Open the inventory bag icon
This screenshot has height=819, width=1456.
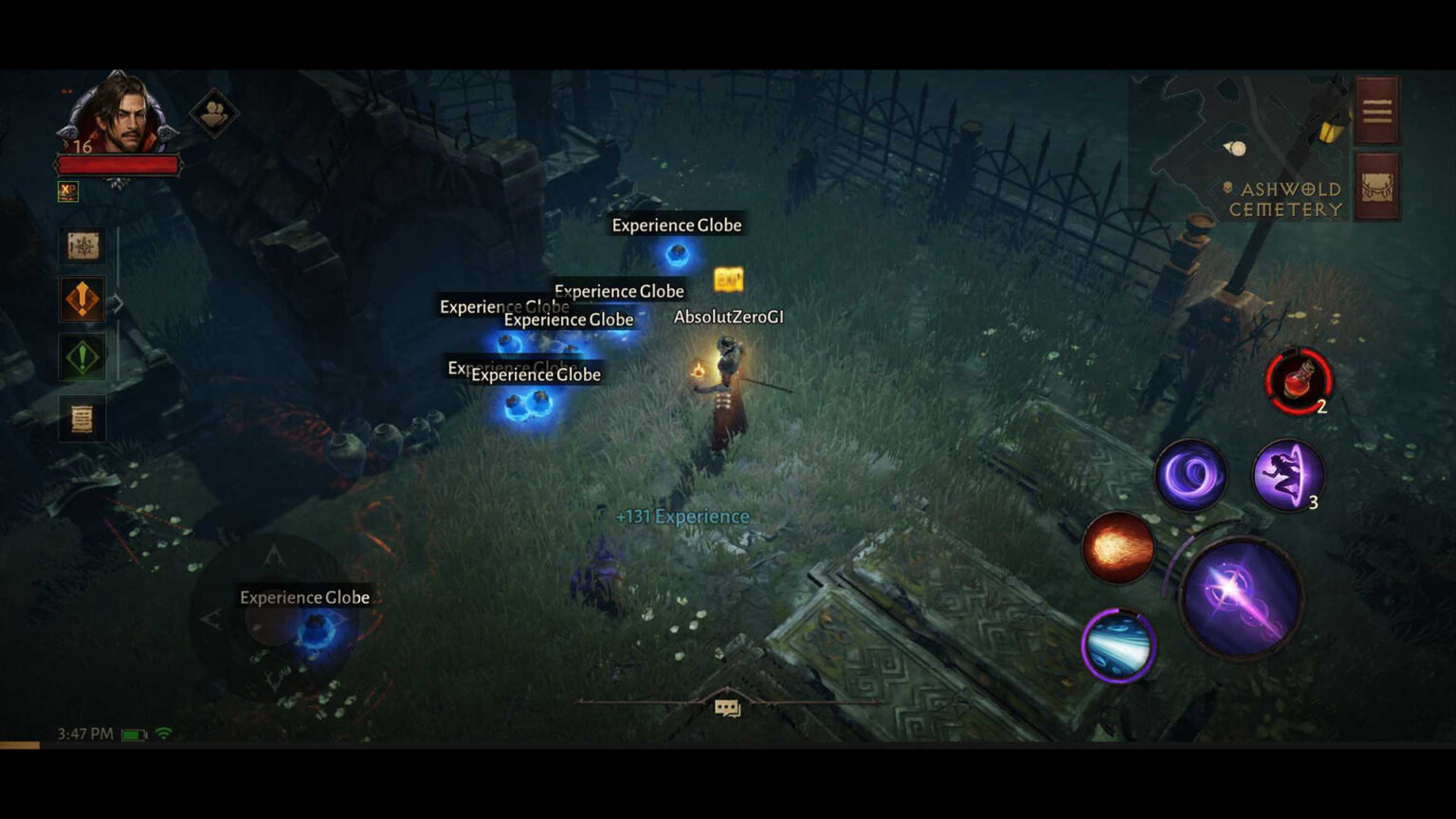tap(1376, 186)
